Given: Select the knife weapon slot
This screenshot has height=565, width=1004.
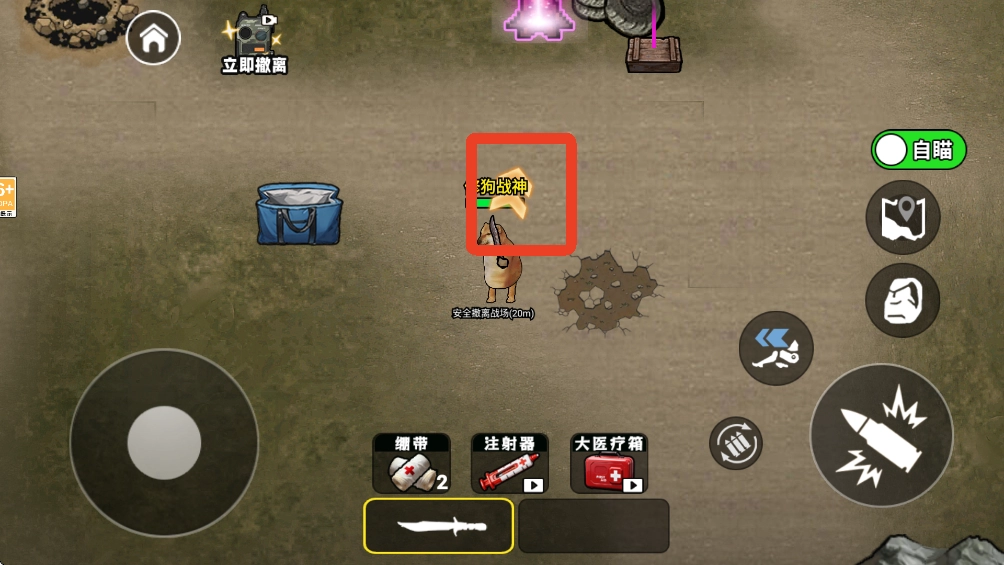Looking at the screenshot, I should tap(439, 526).
